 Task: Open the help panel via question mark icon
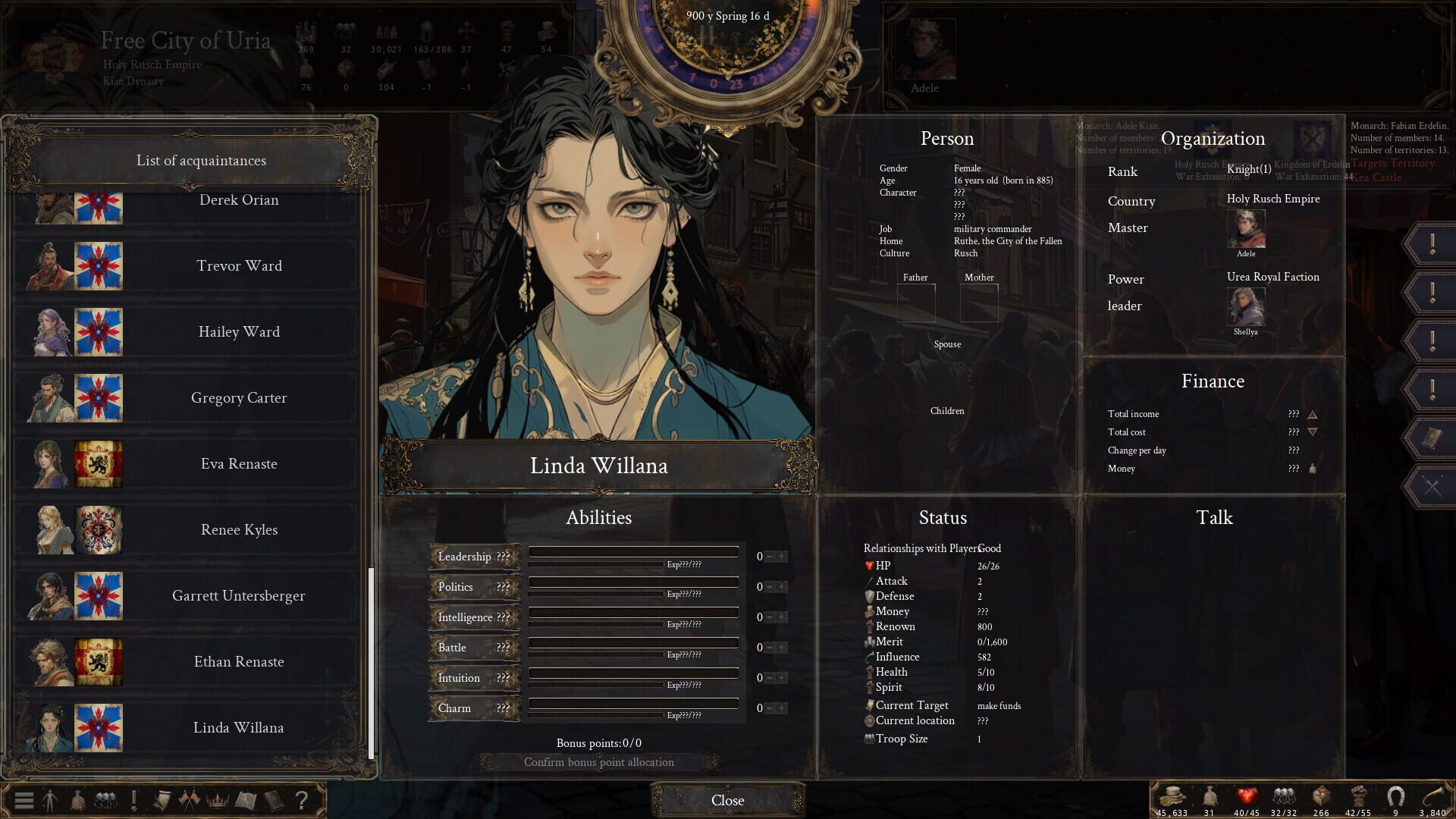(303, 799)
